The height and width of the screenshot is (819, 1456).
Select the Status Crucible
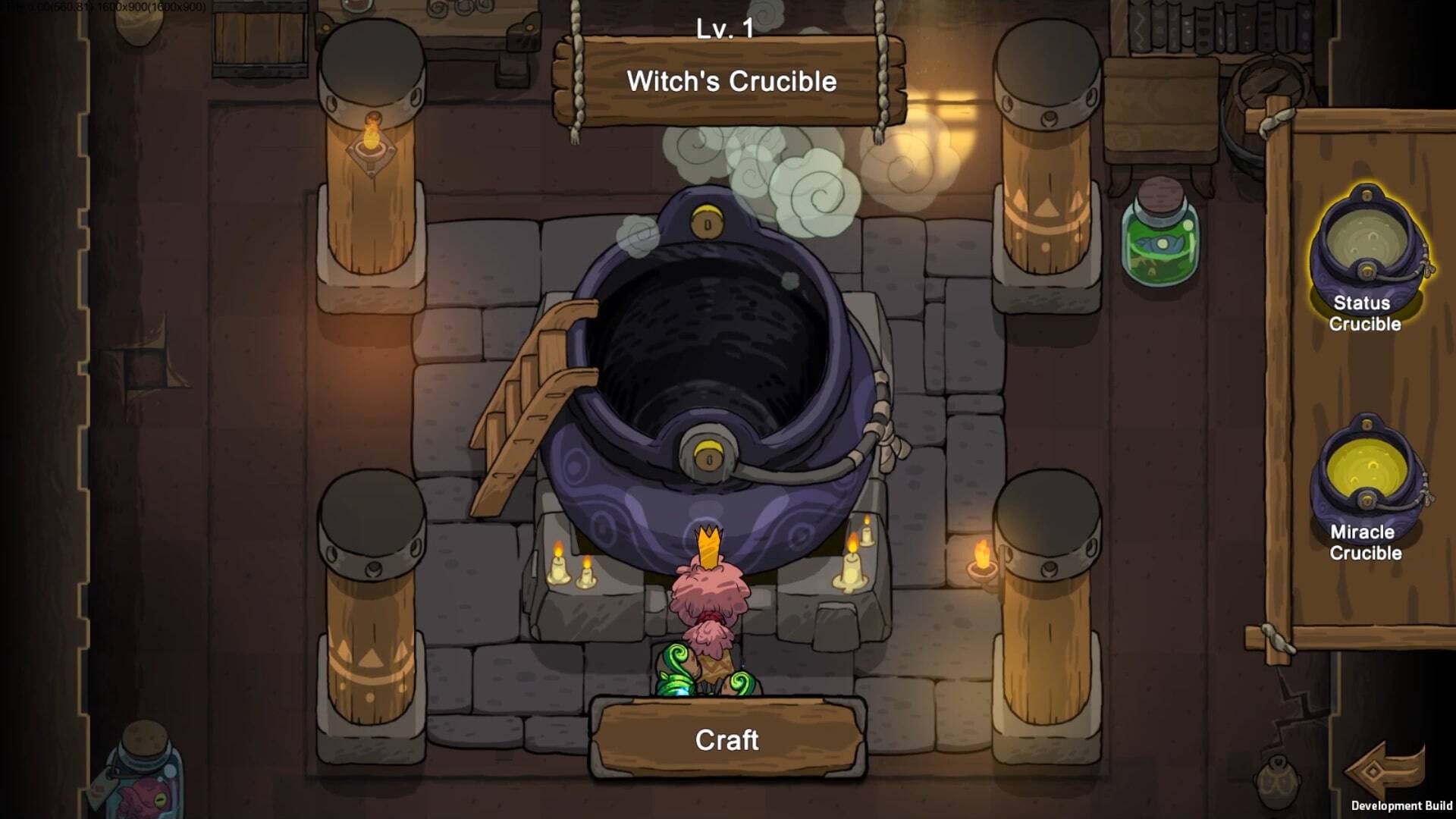pyautogui.click(x=1367, y=259)
